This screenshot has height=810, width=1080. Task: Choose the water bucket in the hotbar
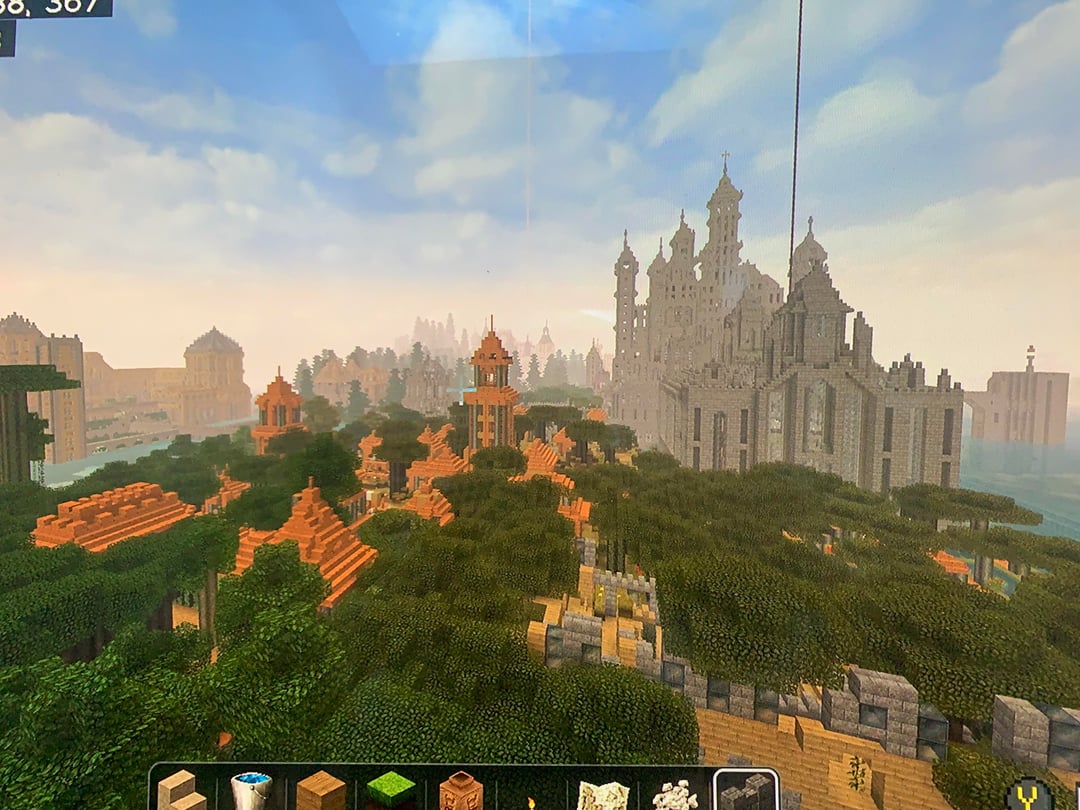(251, 791)
